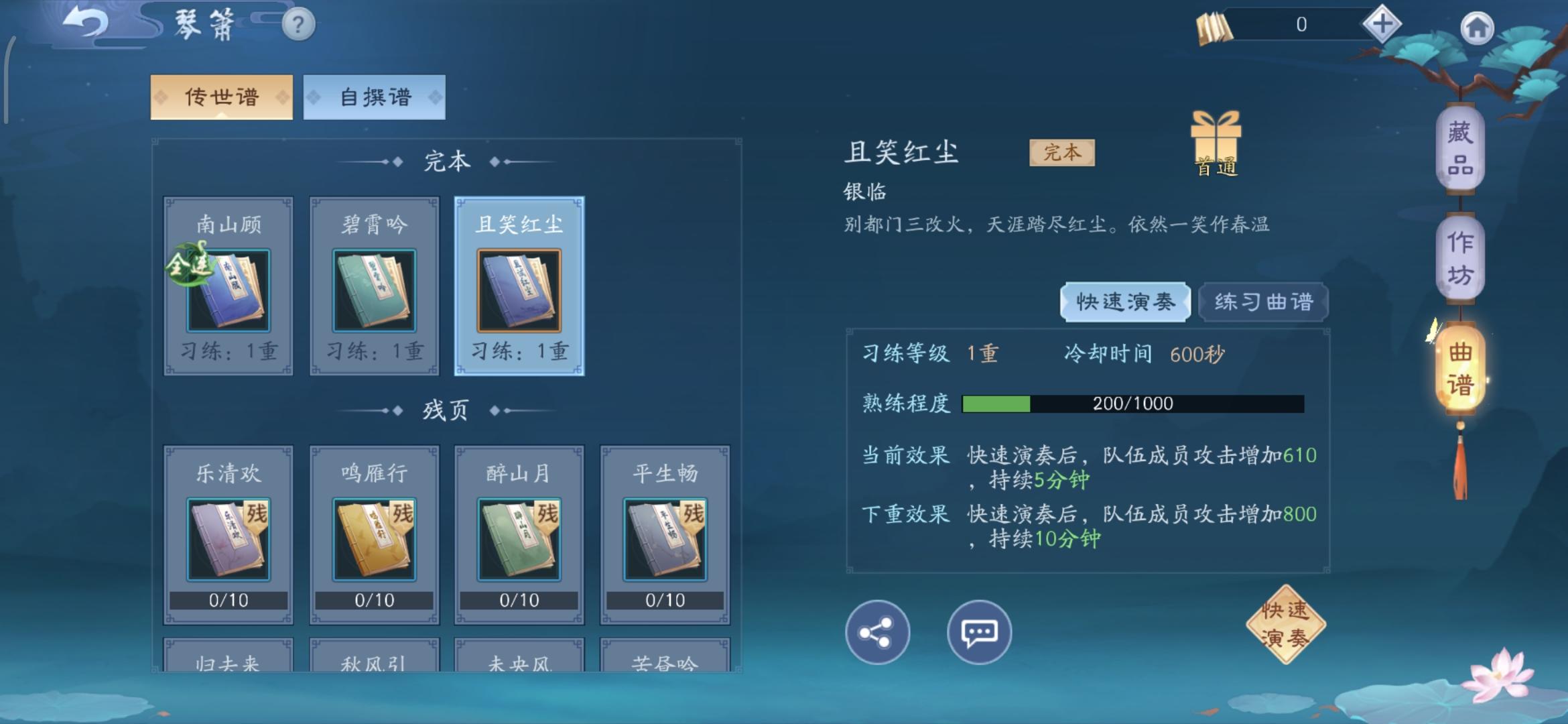Switch to the 传世谱 tab
The height and width of the screenshot is (724, 1568).
click(222, 96)
